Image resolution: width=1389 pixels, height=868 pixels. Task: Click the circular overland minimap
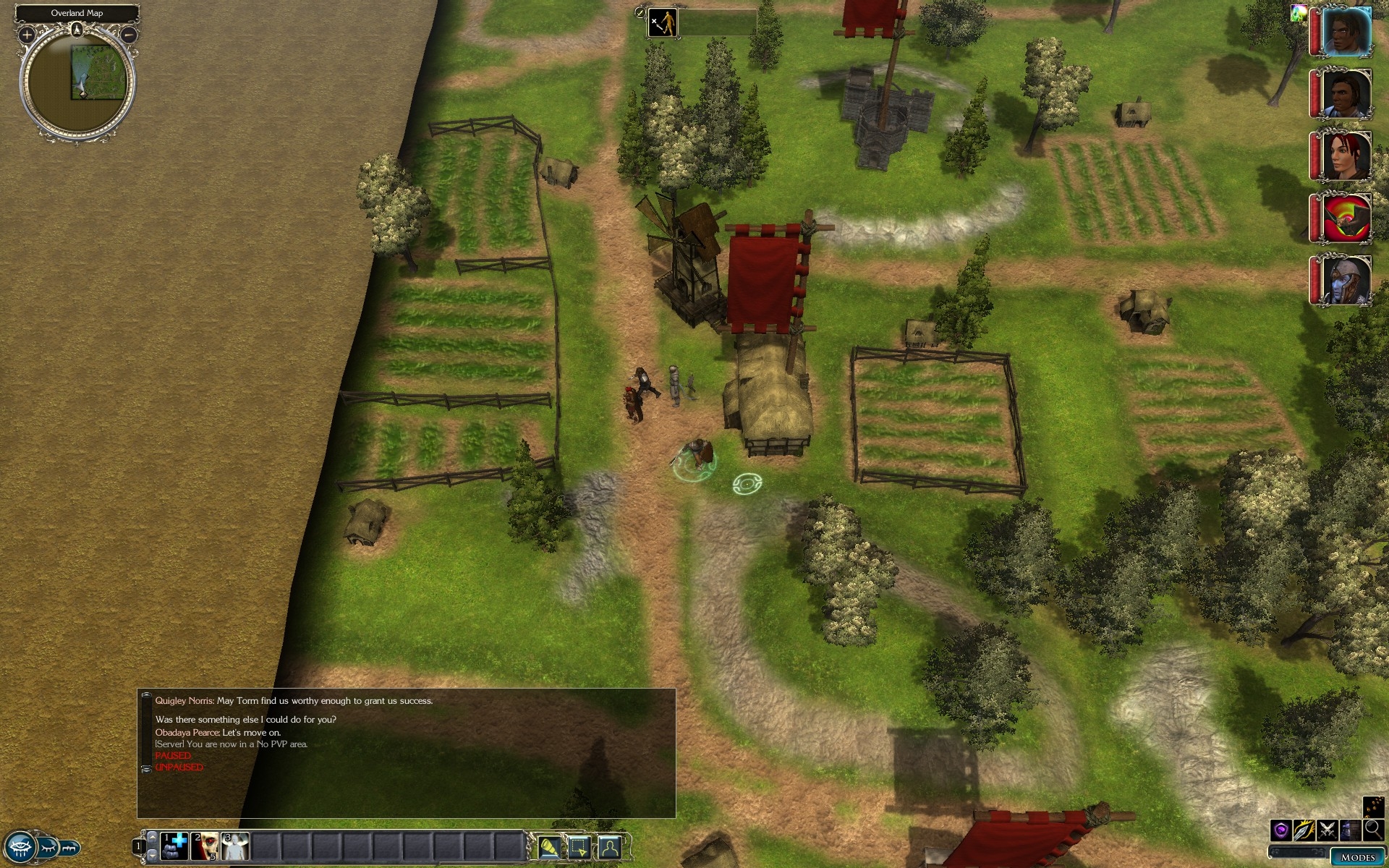coord(77,81)
